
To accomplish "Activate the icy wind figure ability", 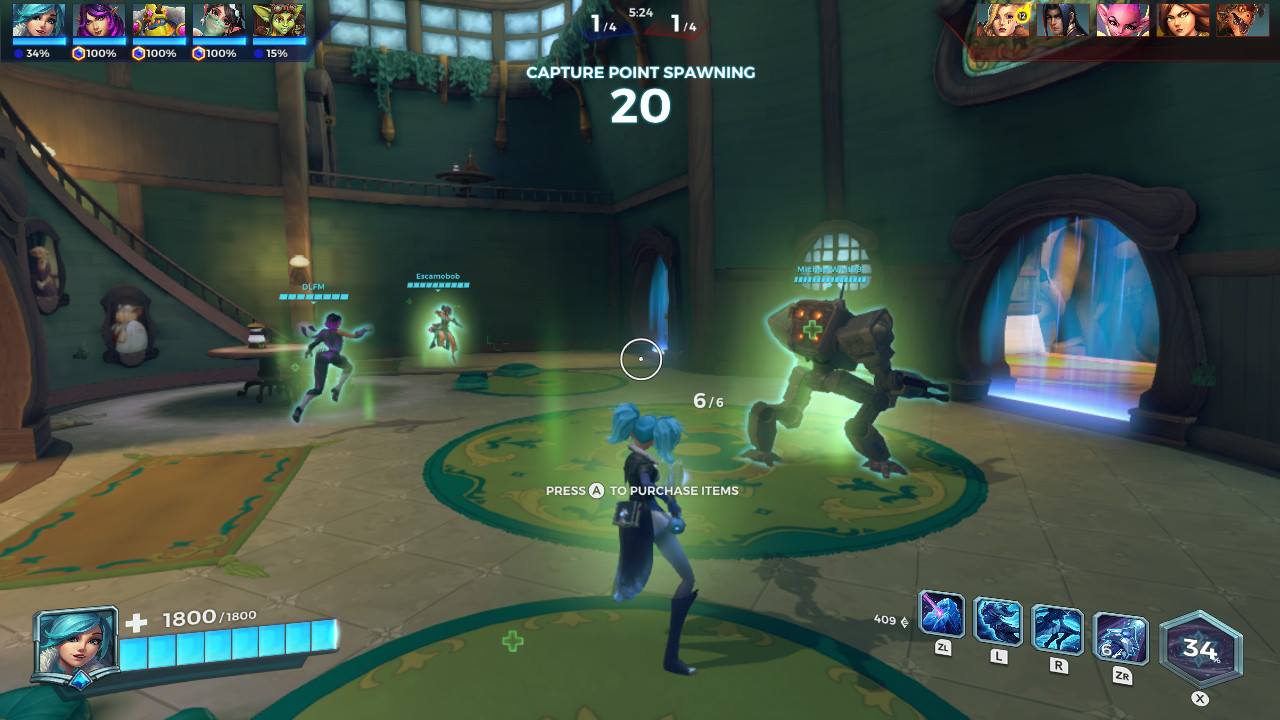I will click(998, 621).
